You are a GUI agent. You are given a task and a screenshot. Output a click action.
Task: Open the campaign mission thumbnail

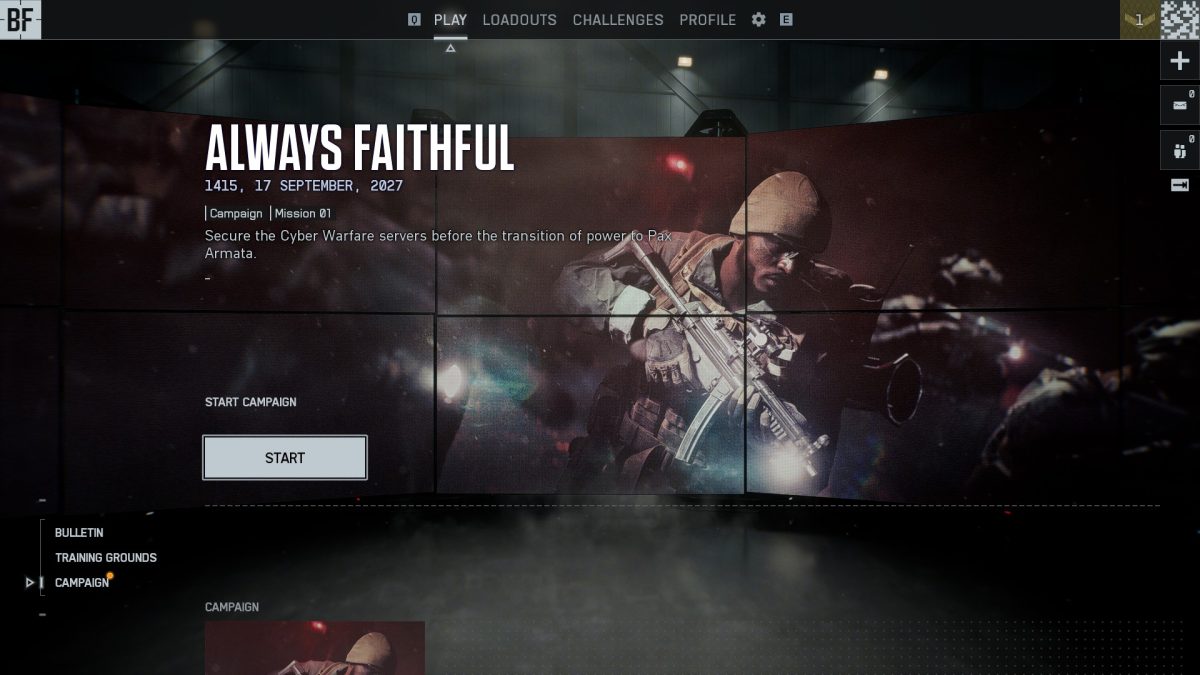(315, 647)
